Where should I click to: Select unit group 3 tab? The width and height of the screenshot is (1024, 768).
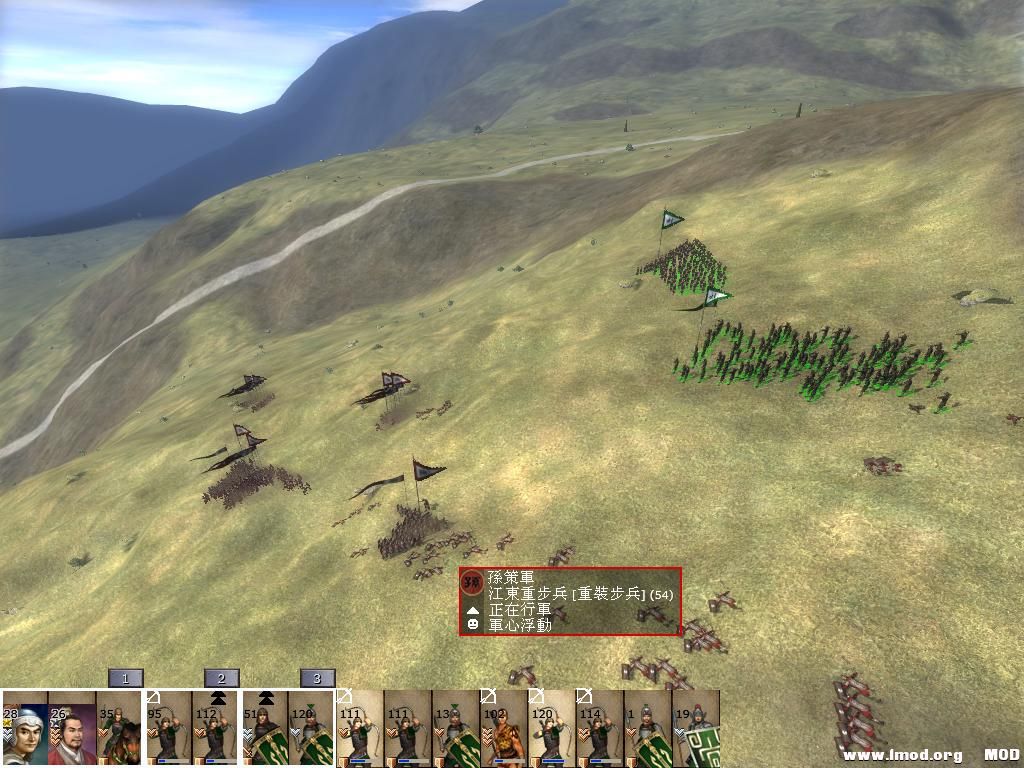(x=317, y=678)
